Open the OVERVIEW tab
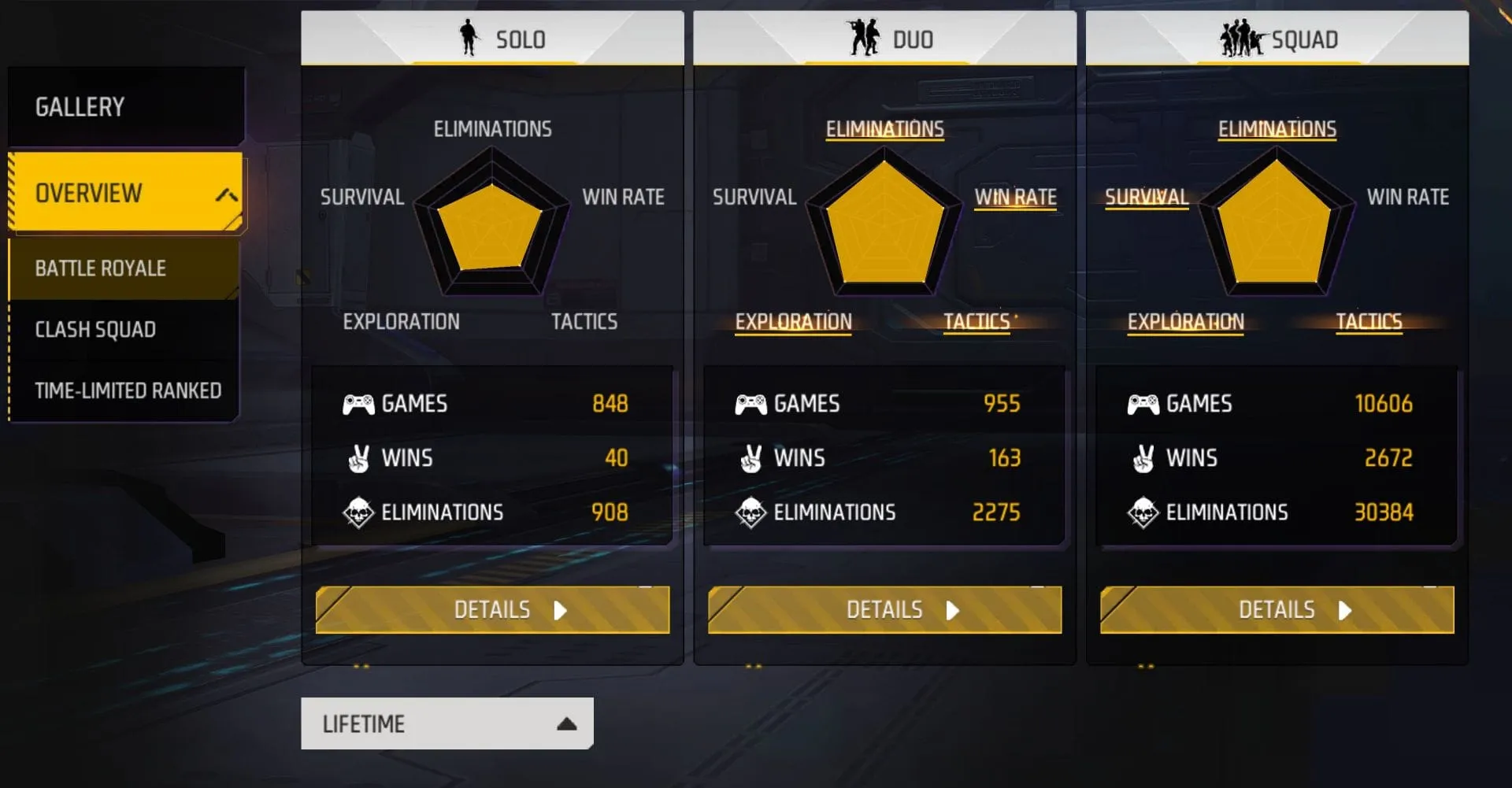The width and height of the screenshot is (1512, 788). point(89,193)
